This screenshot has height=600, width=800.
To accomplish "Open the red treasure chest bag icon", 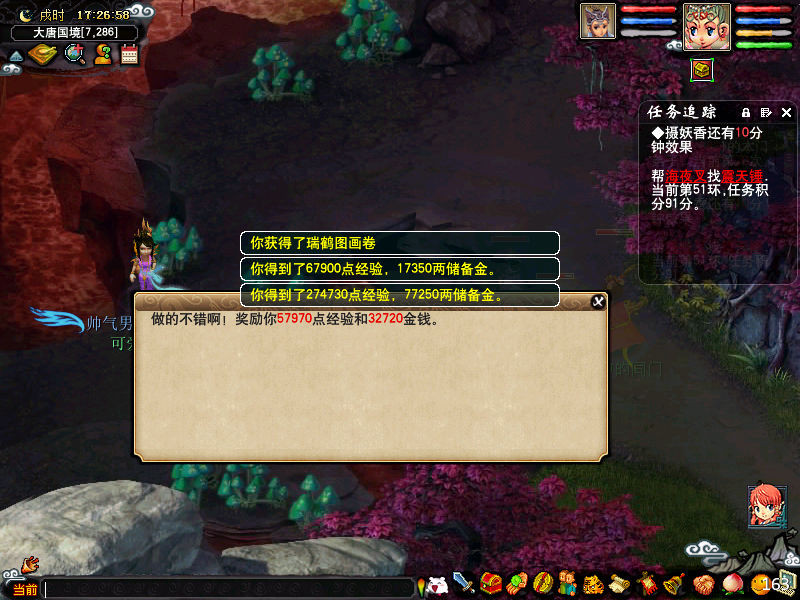I will coord(490,583).
